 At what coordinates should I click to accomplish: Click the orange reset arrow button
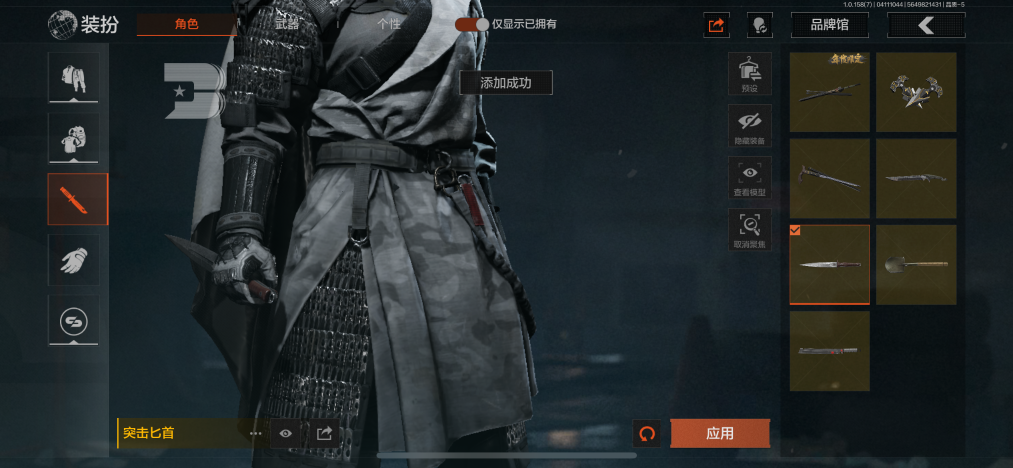click(x=647, y=433)
